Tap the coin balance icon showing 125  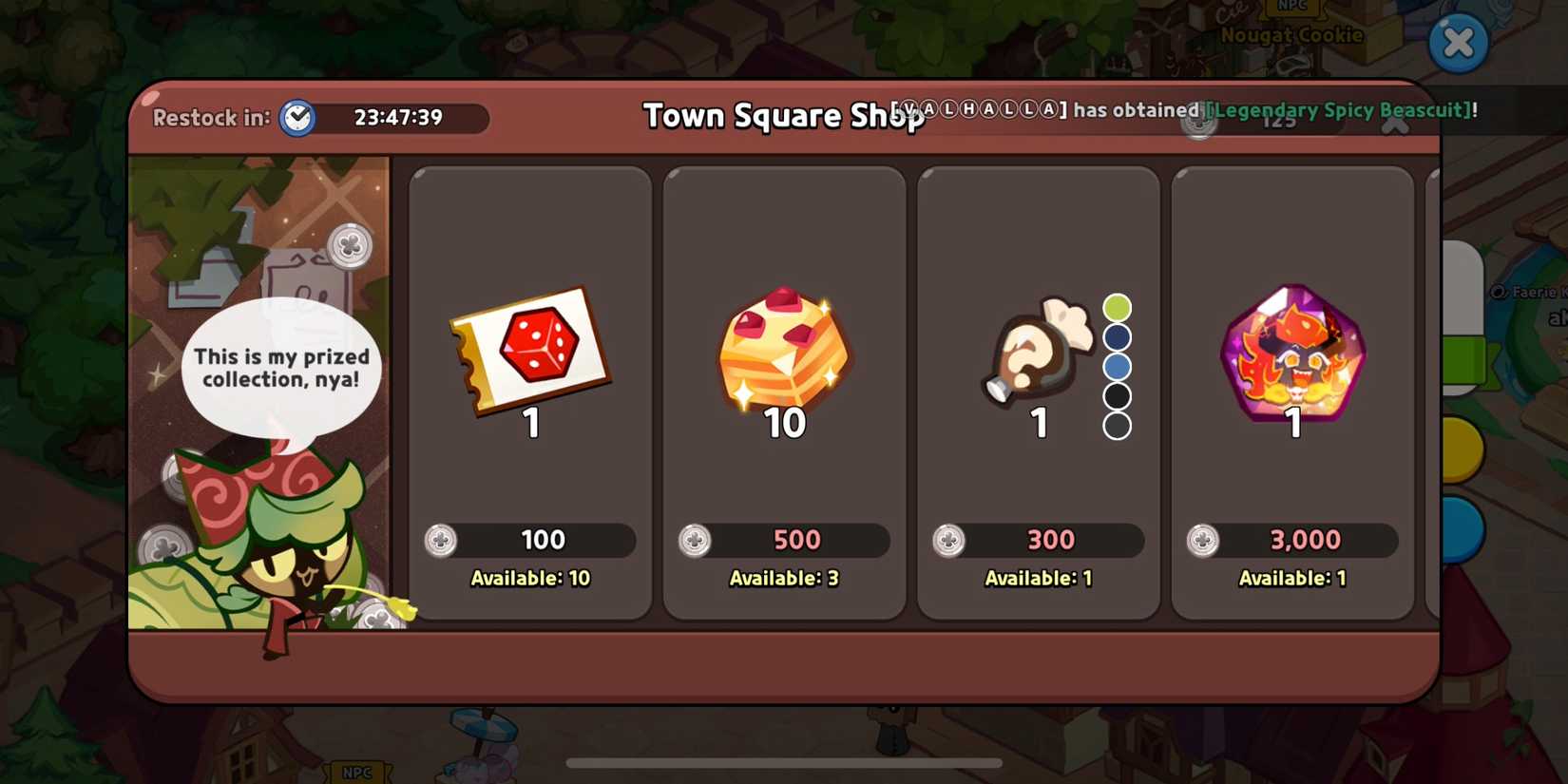[1199, 122]
